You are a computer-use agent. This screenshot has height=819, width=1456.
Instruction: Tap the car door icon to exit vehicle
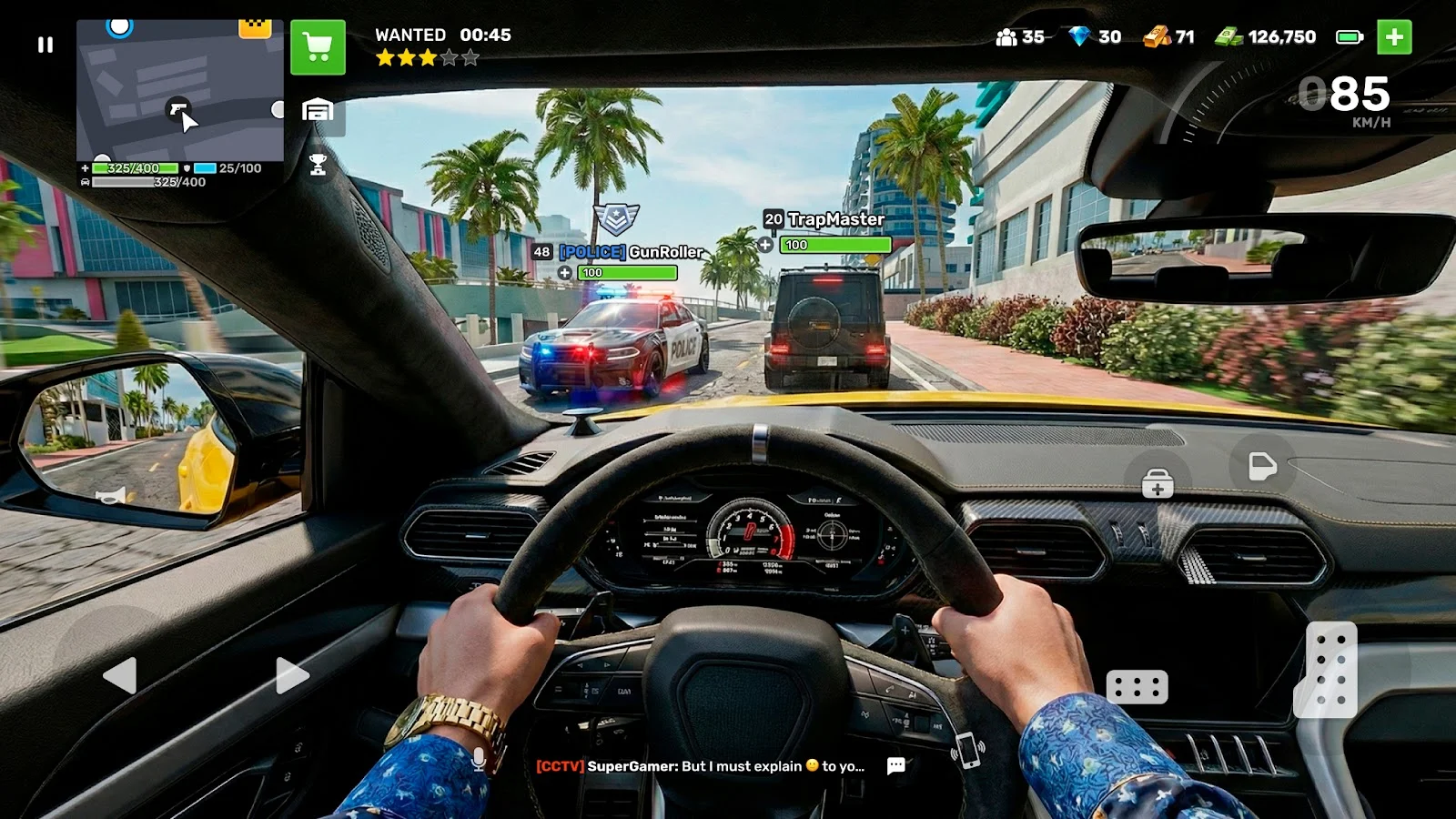pos(1260,466)
